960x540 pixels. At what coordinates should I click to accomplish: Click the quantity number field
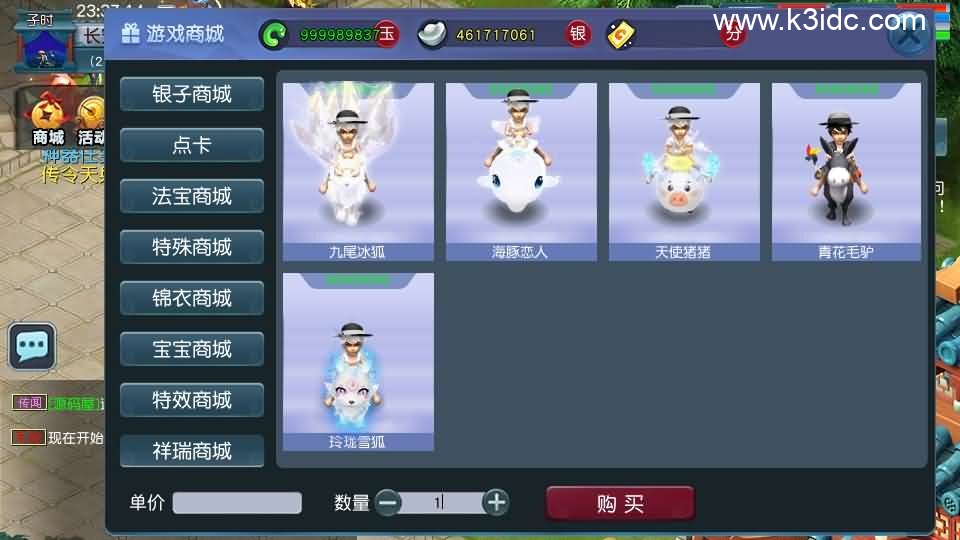441,503
